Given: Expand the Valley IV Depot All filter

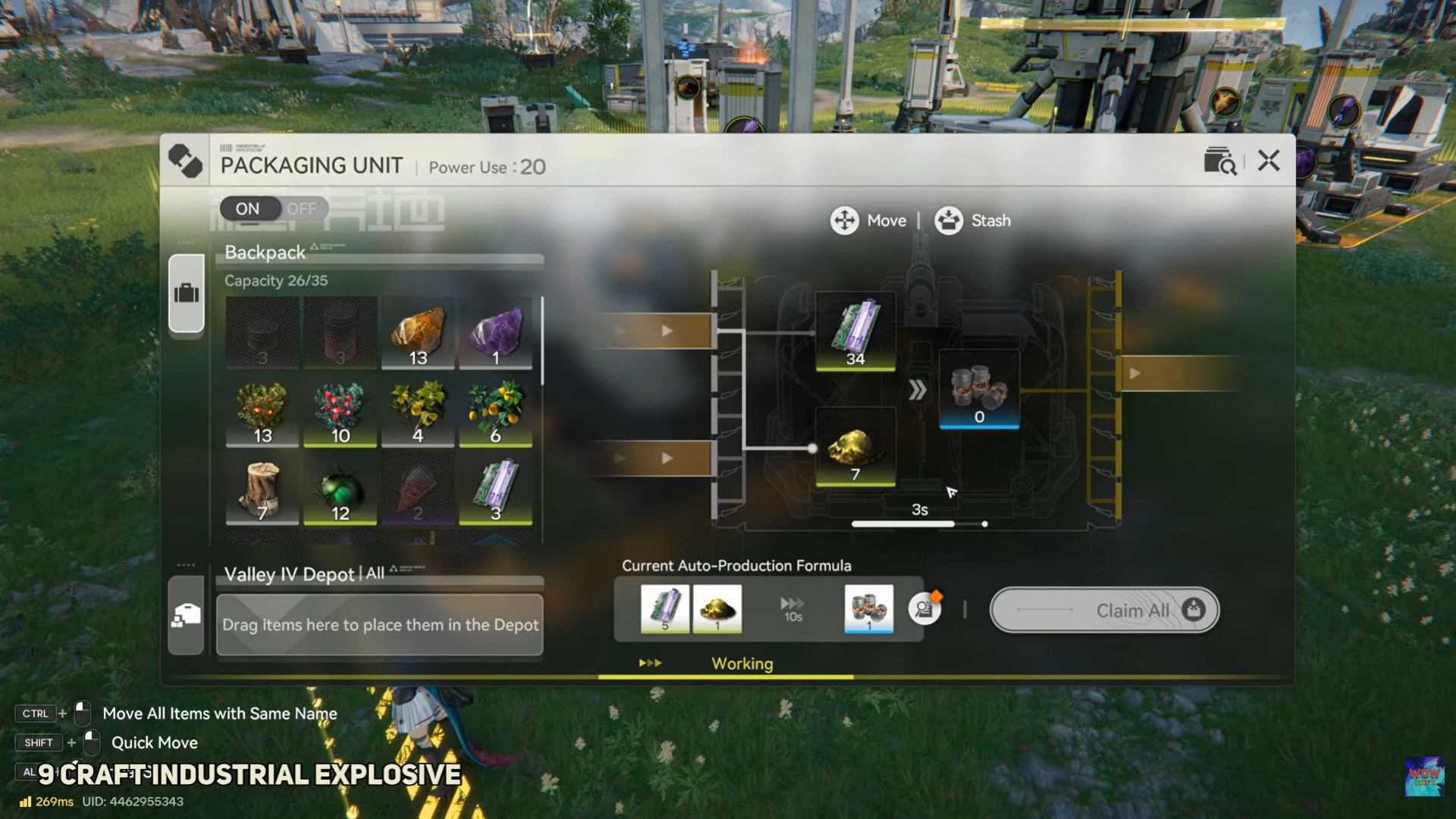Looking at the screenshot, I should click(375, 575).
